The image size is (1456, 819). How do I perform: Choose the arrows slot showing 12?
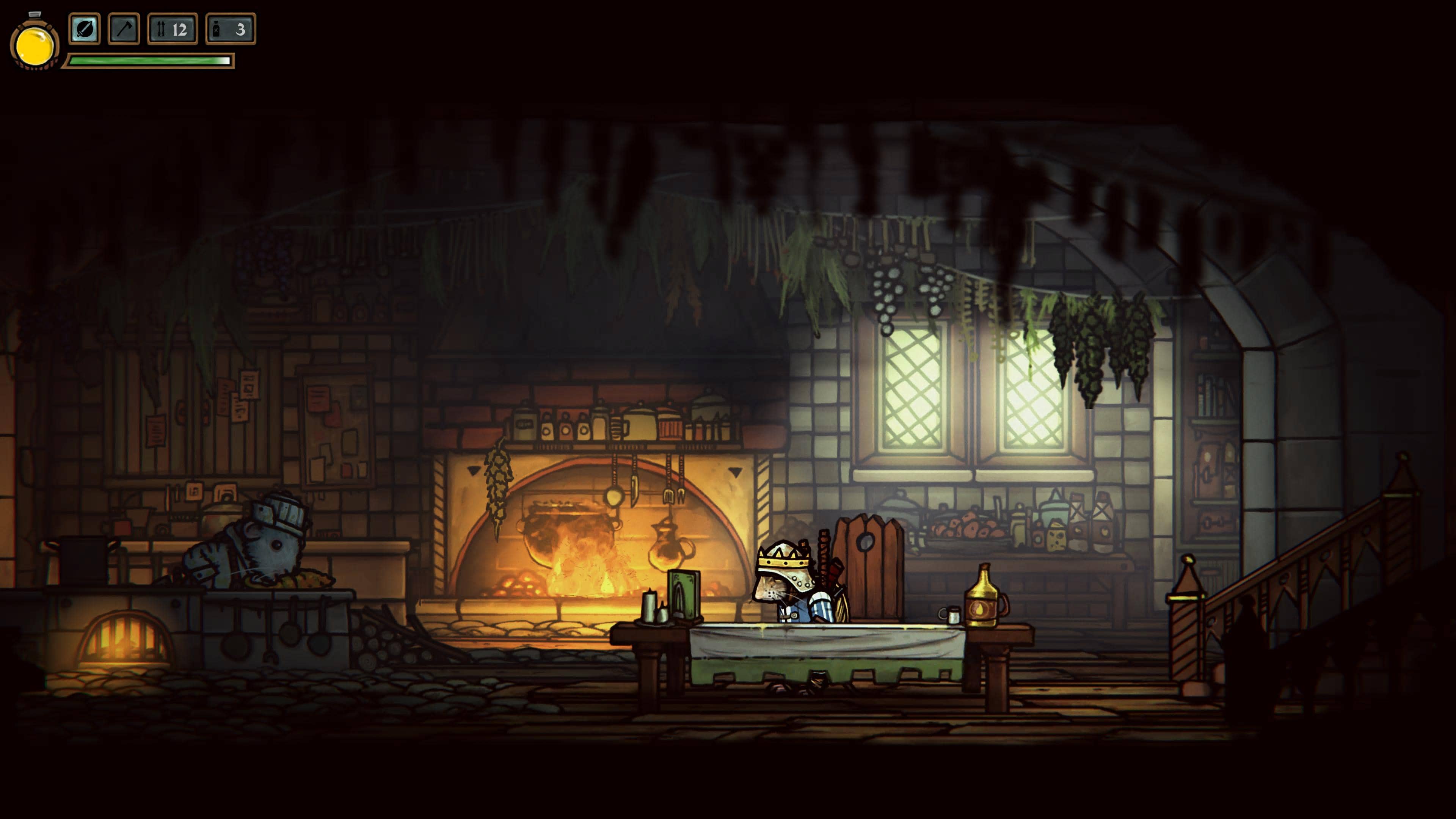pyautogui.click(x=173, y=29)
